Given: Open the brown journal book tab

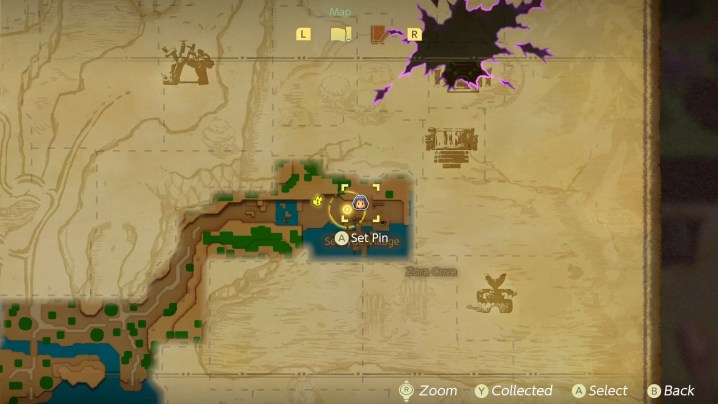Looking at the screenshot, I should [x=380, y=34].
